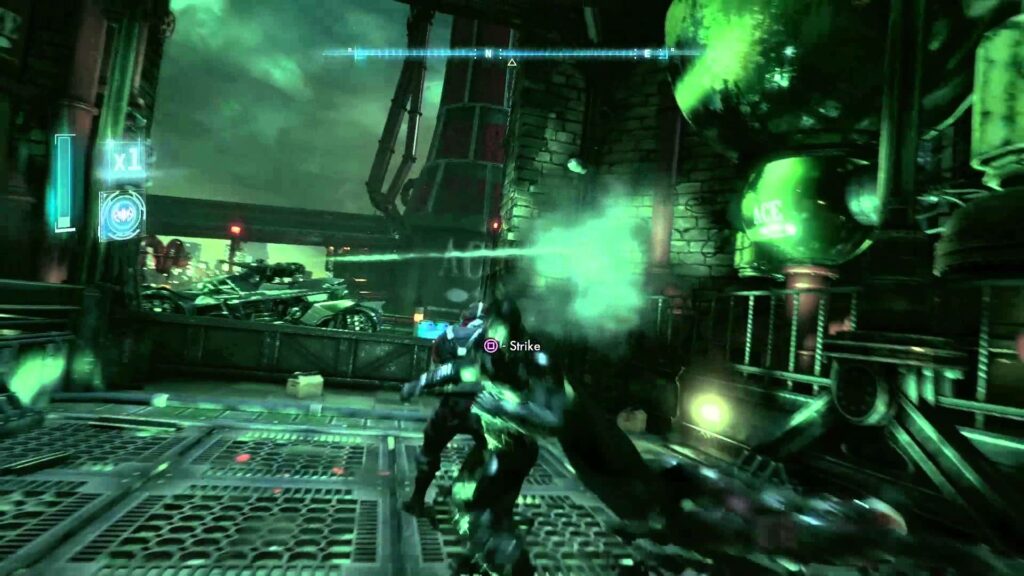The image size is (1024, 576).
Task: Click the bat emblem HUD icon
Action: pyautogui.click(x=122, y=215)
